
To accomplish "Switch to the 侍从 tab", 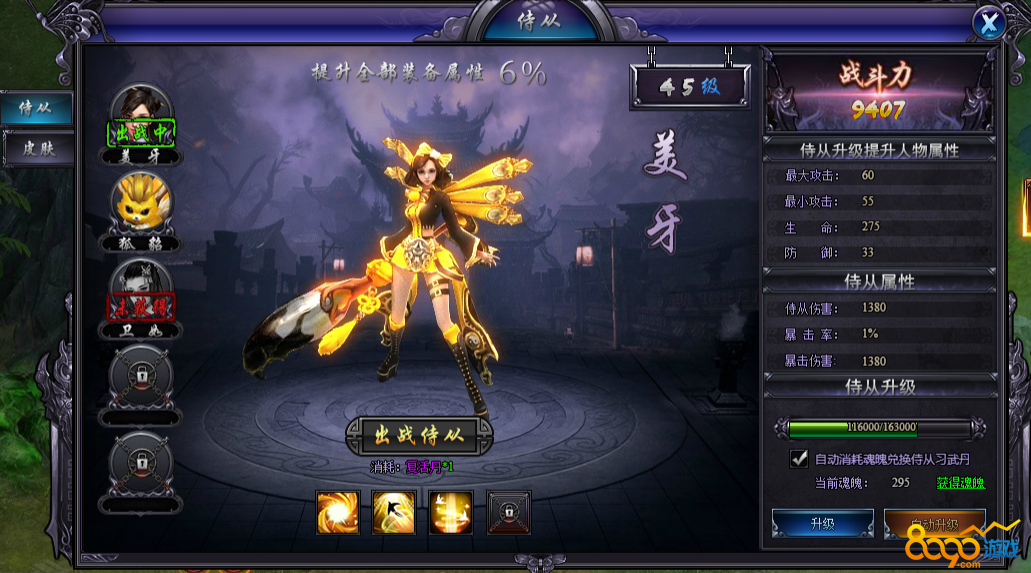I will [x=35, y=108].
